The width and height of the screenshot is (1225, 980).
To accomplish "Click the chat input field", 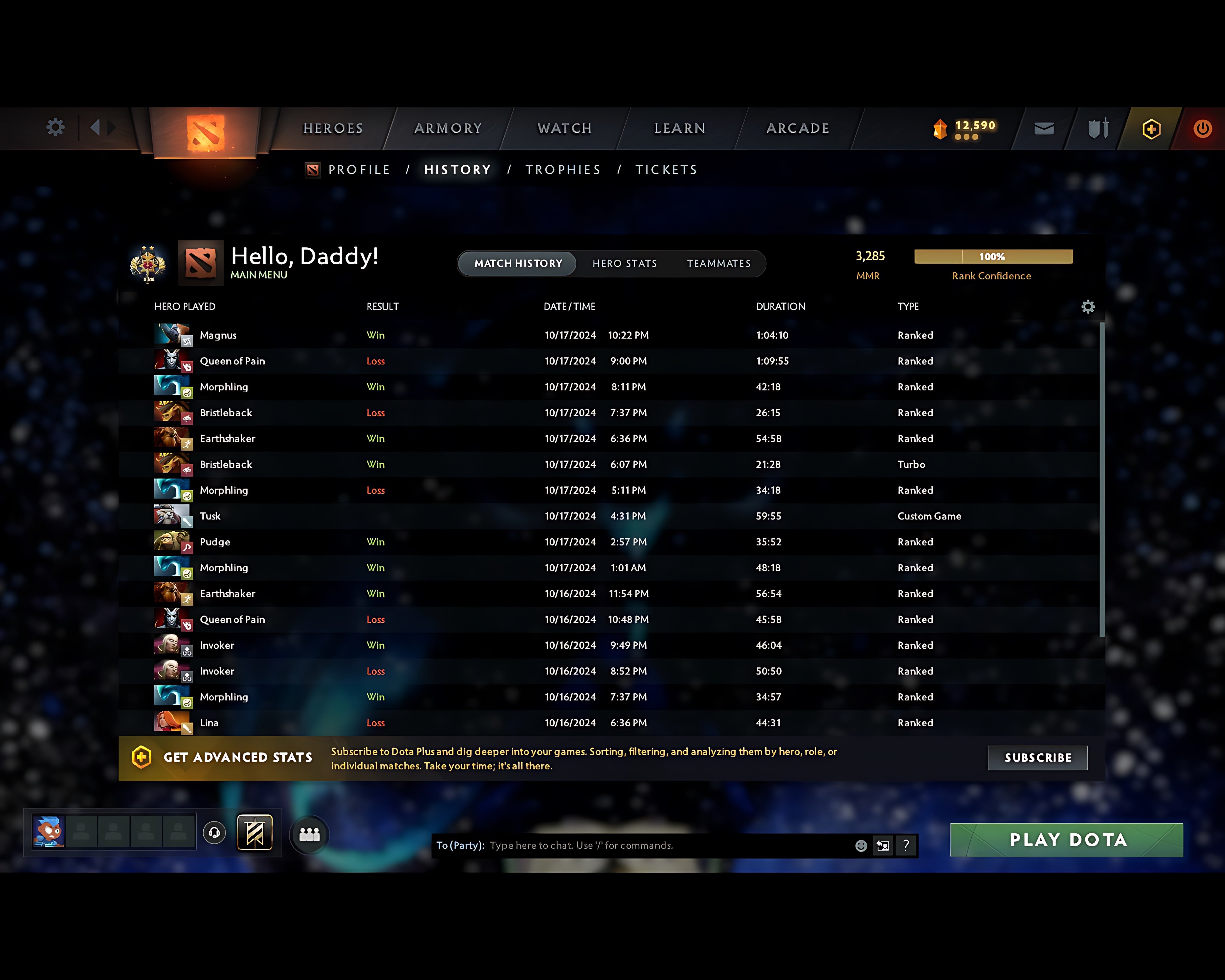I will point(653,845).
